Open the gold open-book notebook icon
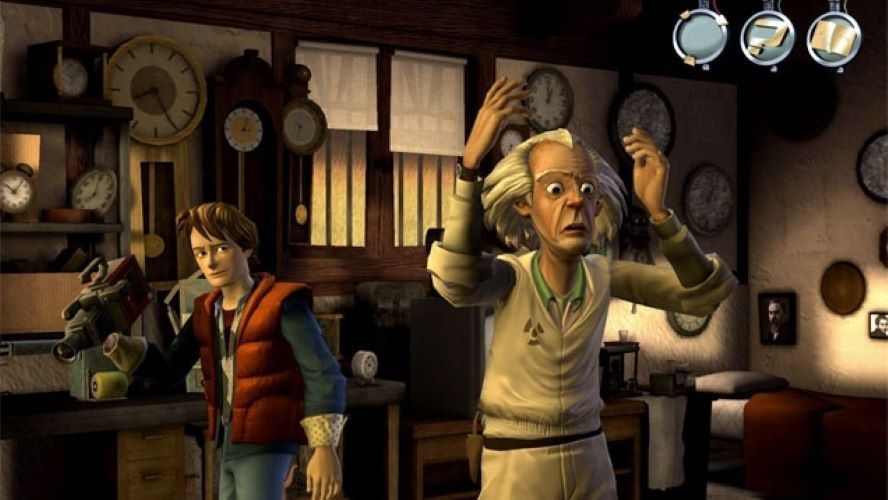This screenshot has width=888, height=500. [x=833, y=37]
